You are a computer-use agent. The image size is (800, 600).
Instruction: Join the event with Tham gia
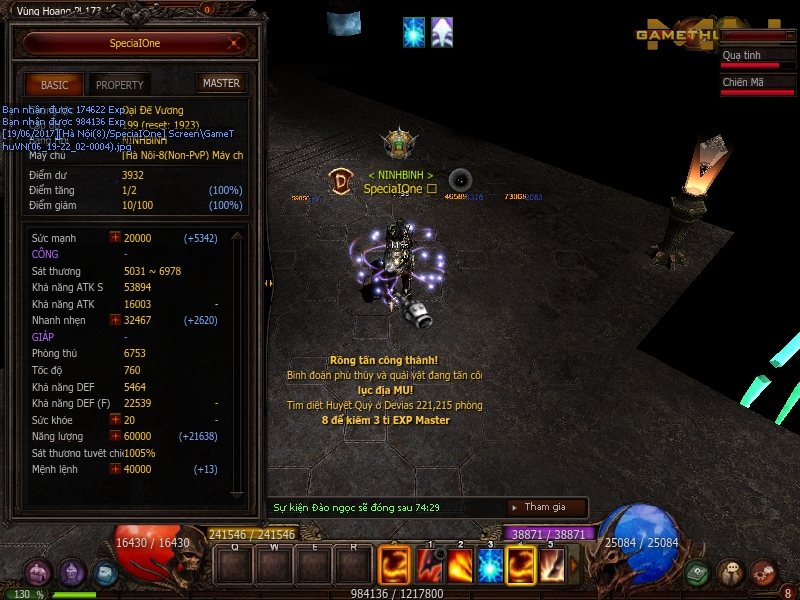[545, 507]
